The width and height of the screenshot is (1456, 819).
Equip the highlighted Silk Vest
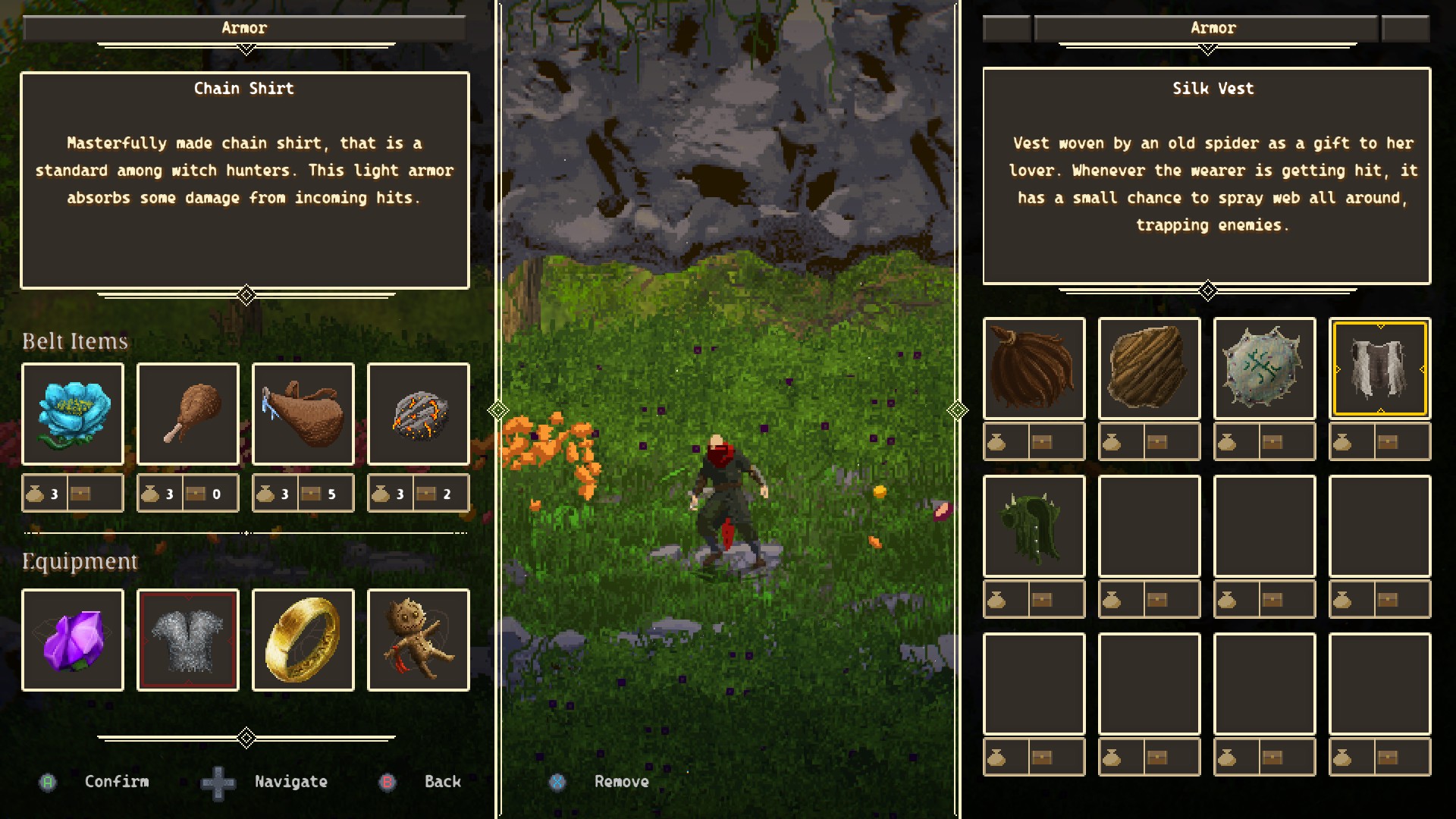click(x=1380, y=369)
